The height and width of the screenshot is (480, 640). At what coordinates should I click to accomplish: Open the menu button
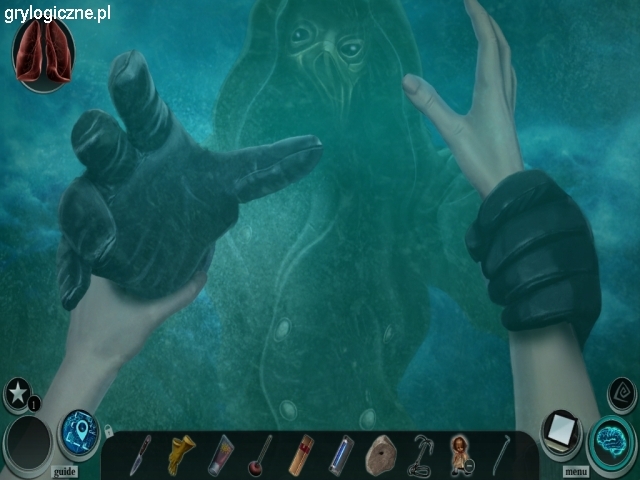(575, 471)
